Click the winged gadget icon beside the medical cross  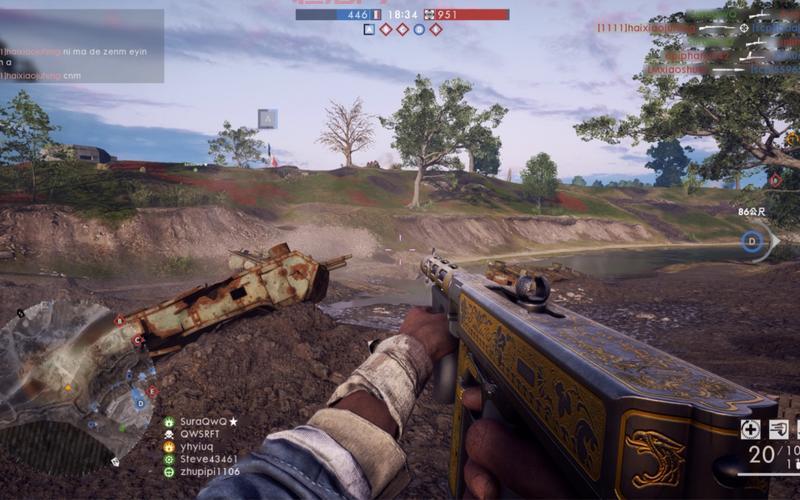(778, 429)
